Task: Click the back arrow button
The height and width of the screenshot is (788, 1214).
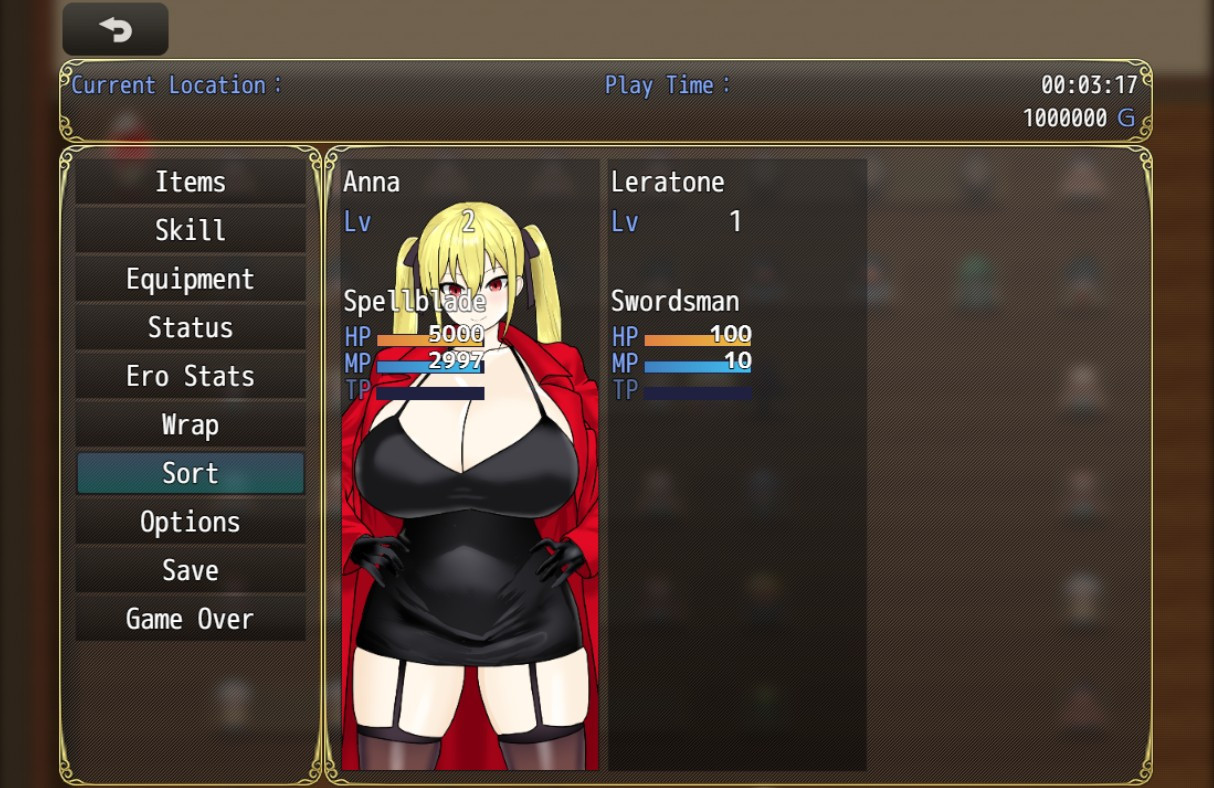Action: [115, 30]
